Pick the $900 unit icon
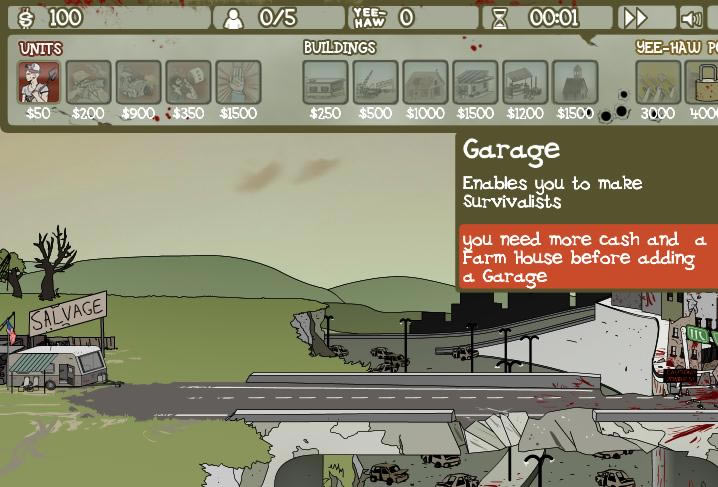Image resolution: width=718 pixels, height=487 pixels. tap(138, 82)
